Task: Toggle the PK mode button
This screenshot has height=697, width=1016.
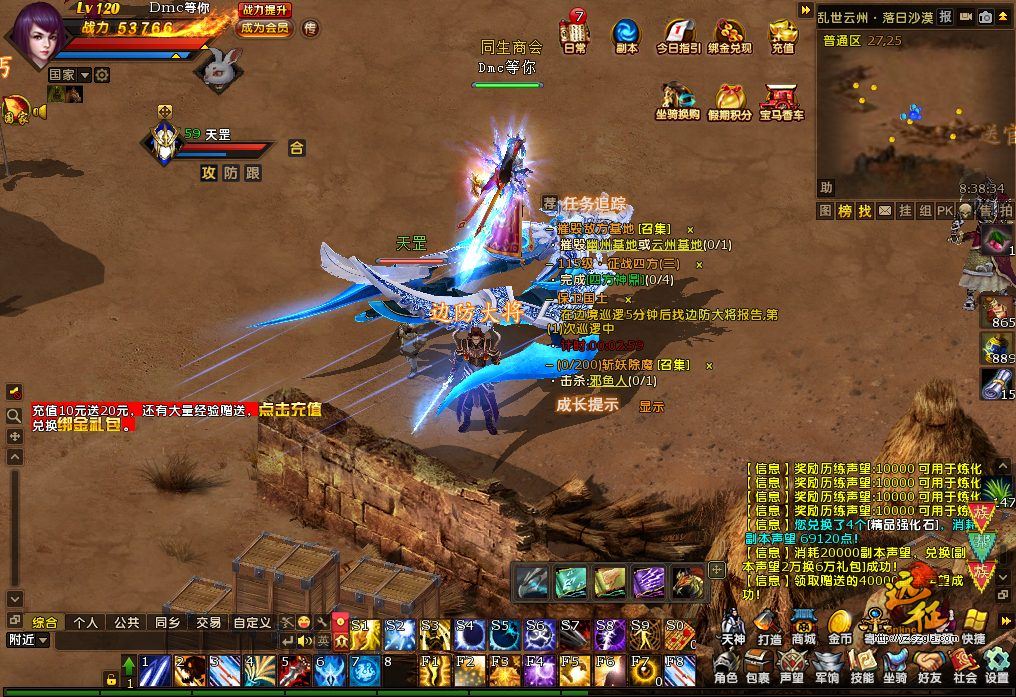Action: click(x=945, y=211)
